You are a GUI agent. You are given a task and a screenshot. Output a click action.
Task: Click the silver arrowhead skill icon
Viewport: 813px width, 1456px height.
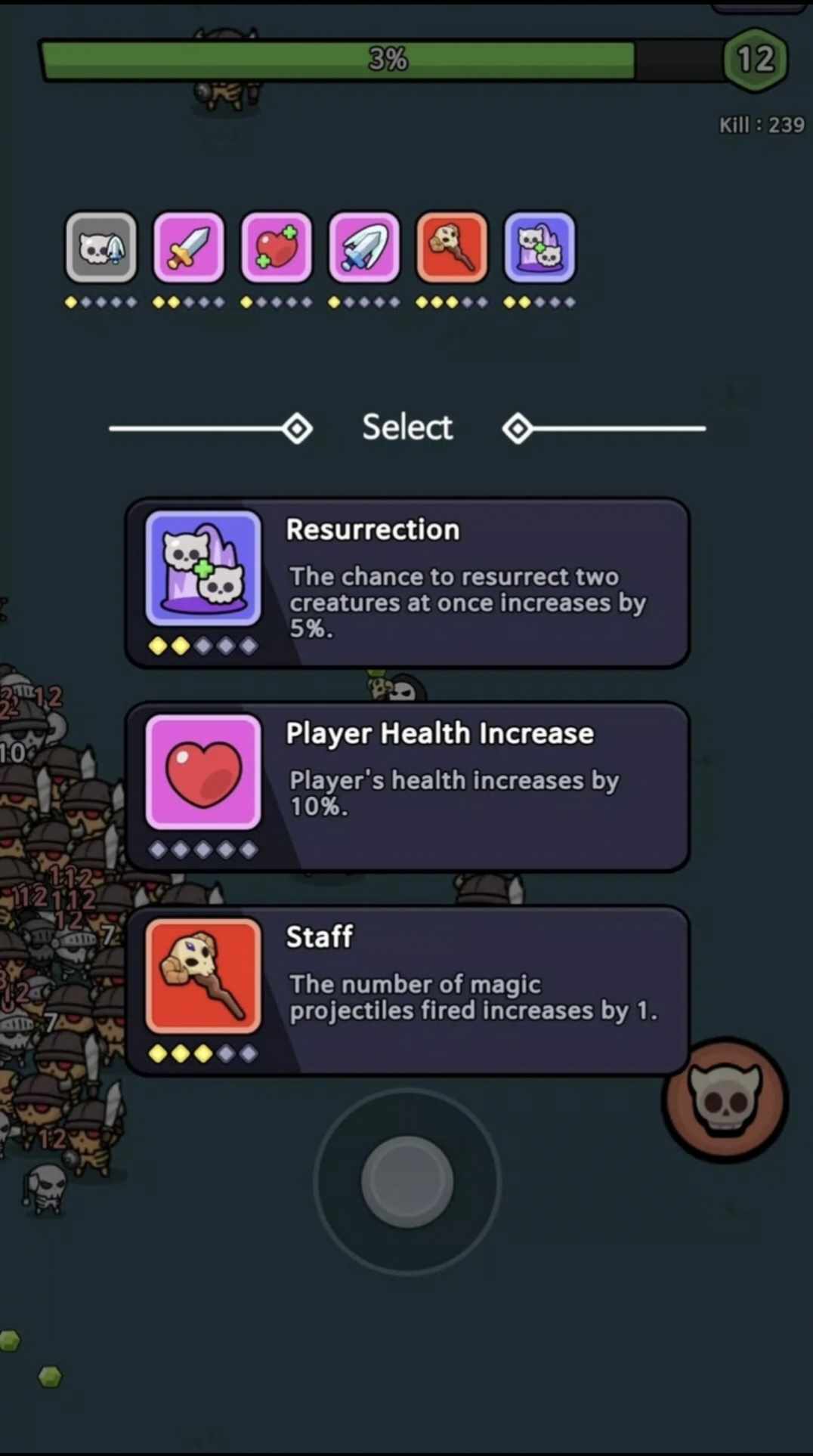364,248
